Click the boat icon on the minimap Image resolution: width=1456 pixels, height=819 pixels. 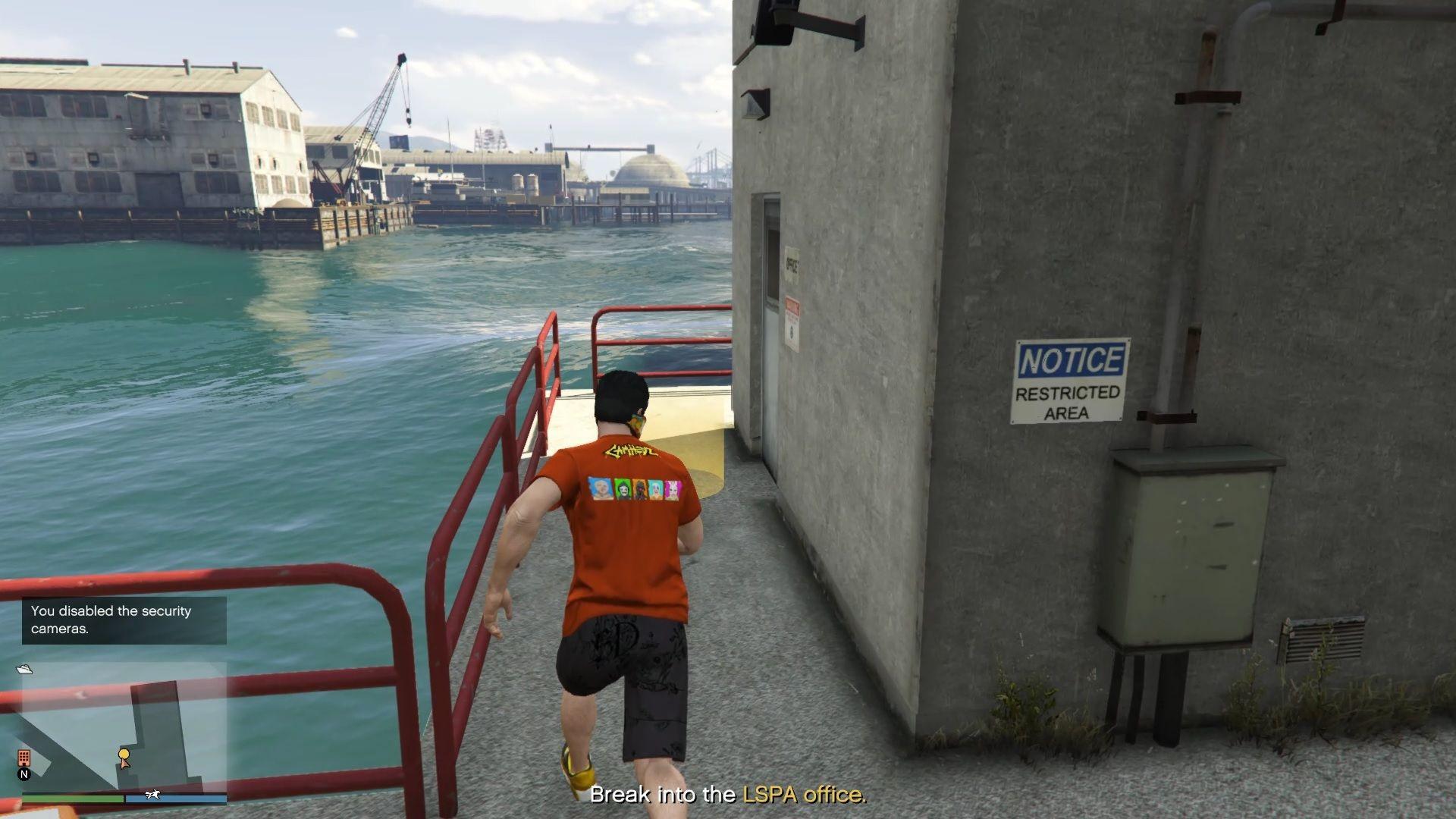24,670
